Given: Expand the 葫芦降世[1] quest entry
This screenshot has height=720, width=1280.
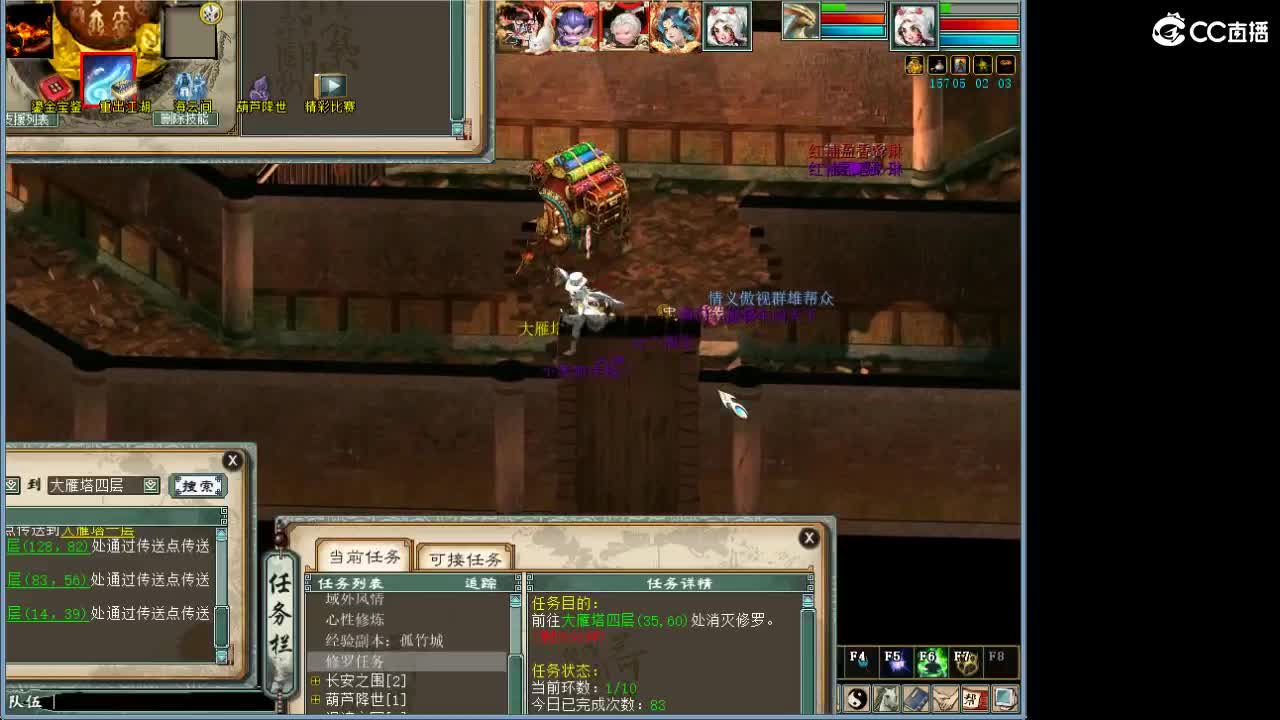Looking at the screenshot, I should [317, 697].
